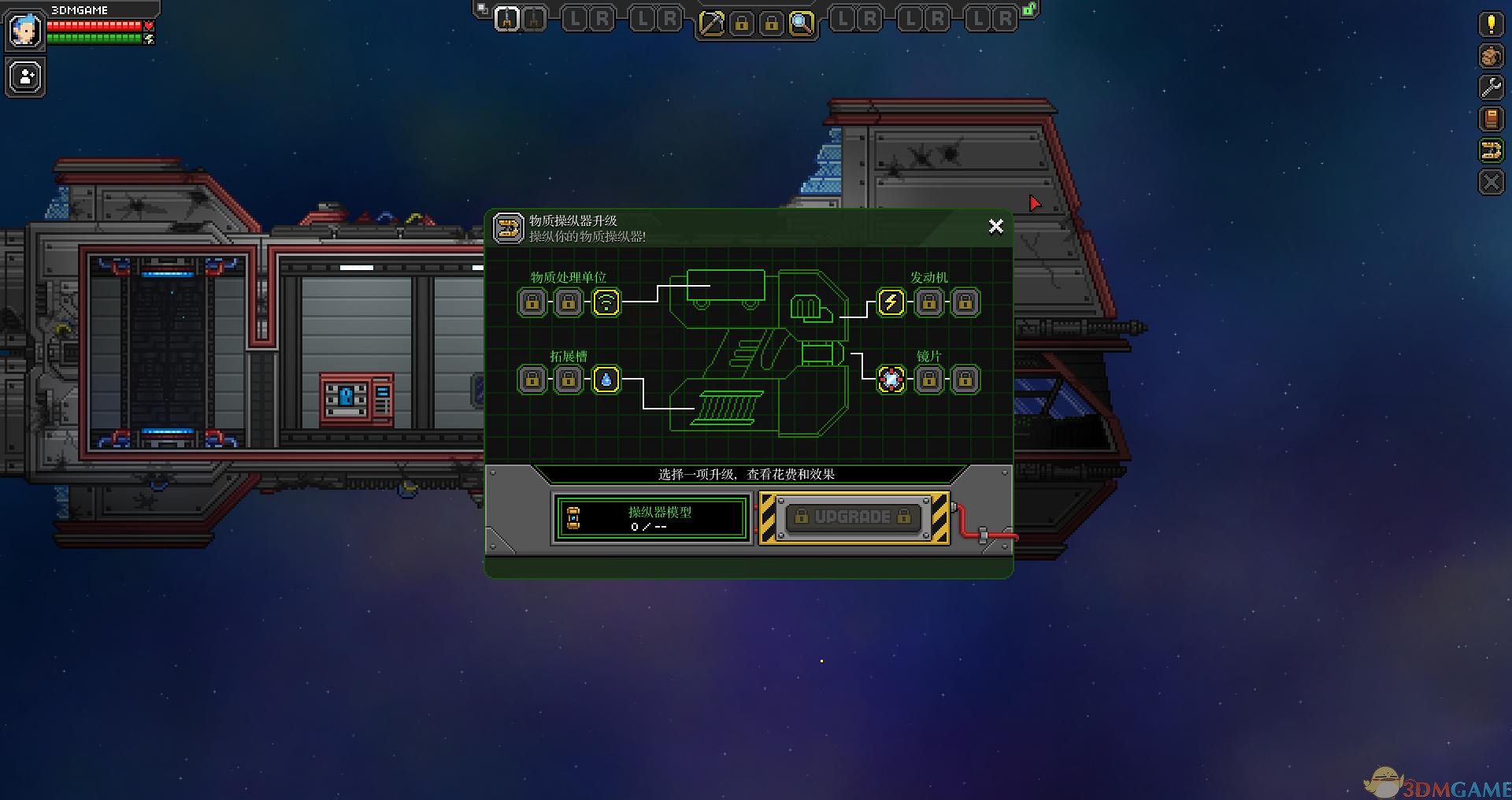The width and height of the screenshot is (1512, 800).
Task: Select the magnifying glass inspect tool
Action: pos(801,24)
